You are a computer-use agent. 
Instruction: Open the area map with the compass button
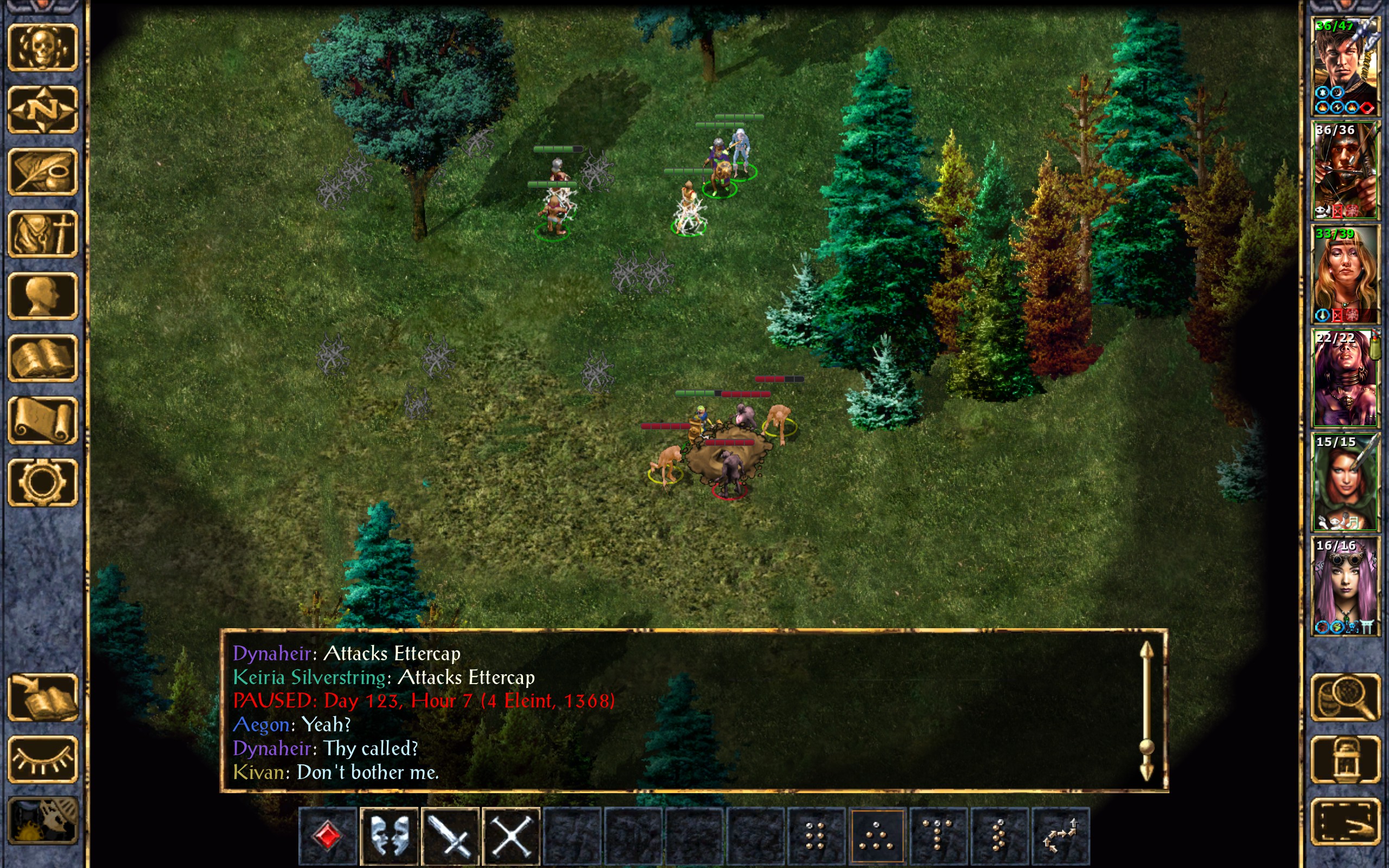[42, 109]
